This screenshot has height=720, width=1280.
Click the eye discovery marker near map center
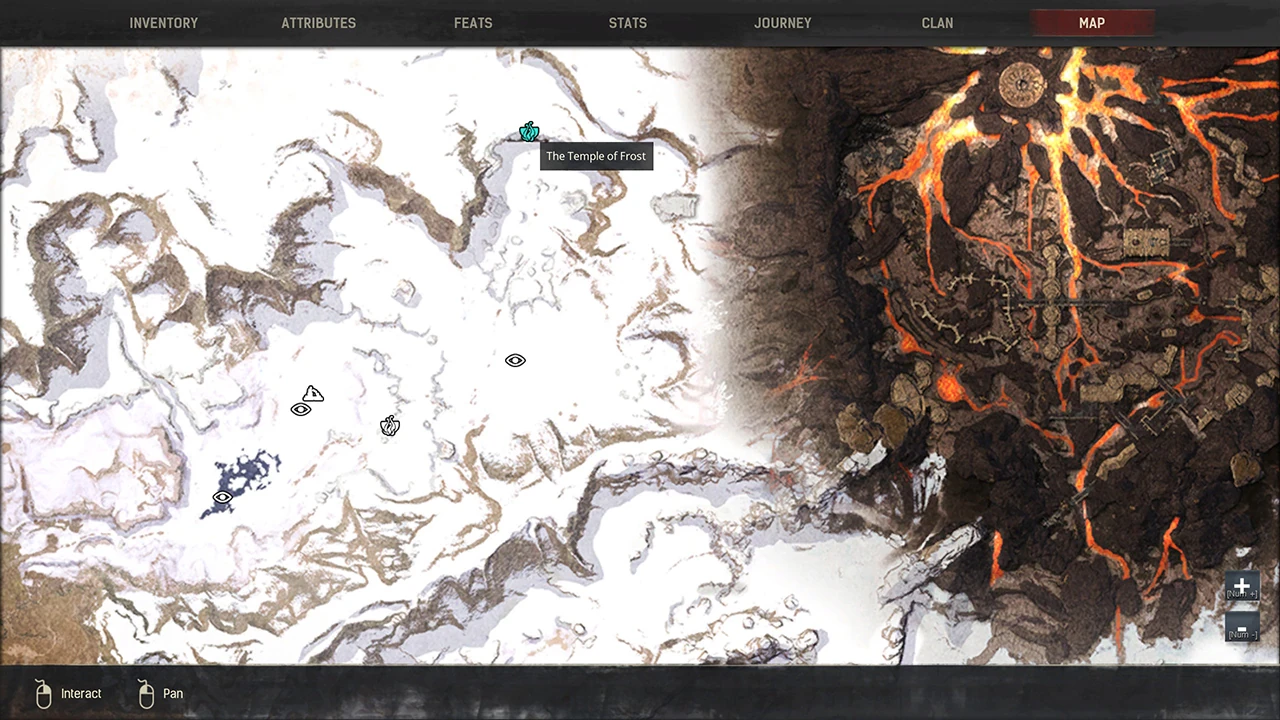coord(515,360)
